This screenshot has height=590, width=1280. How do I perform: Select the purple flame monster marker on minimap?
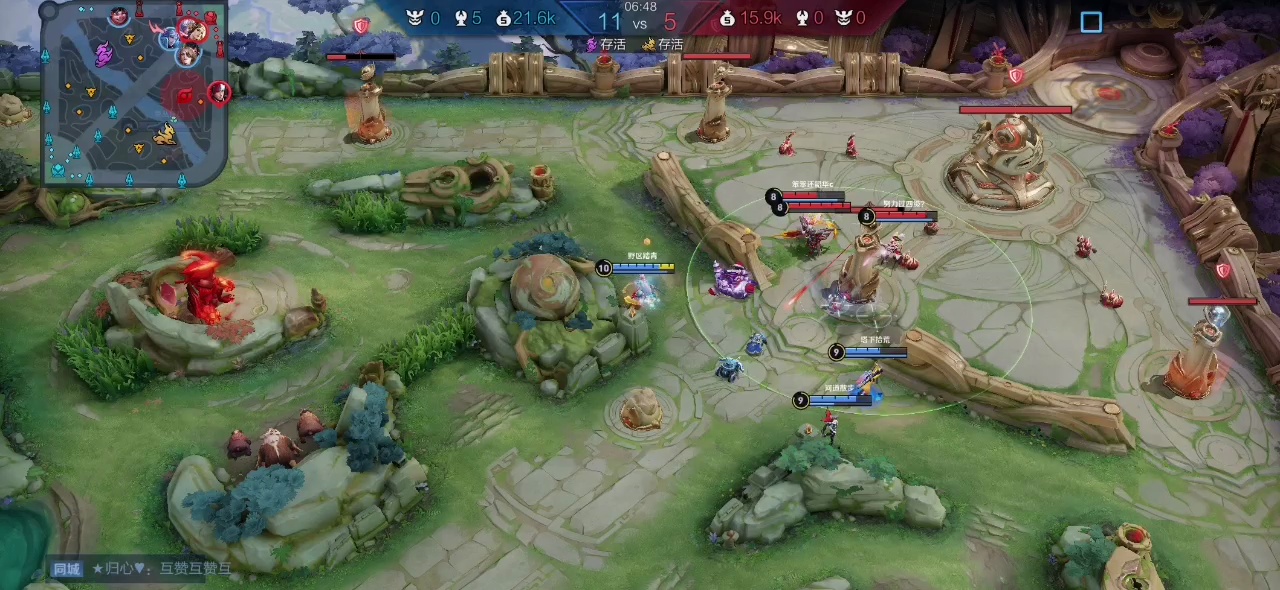point(104,54)
